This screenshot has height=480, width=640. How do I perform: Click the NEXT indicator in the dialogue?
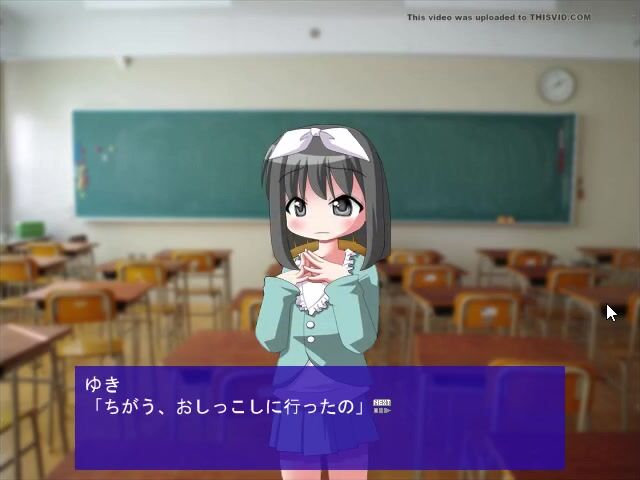[381, 405]
